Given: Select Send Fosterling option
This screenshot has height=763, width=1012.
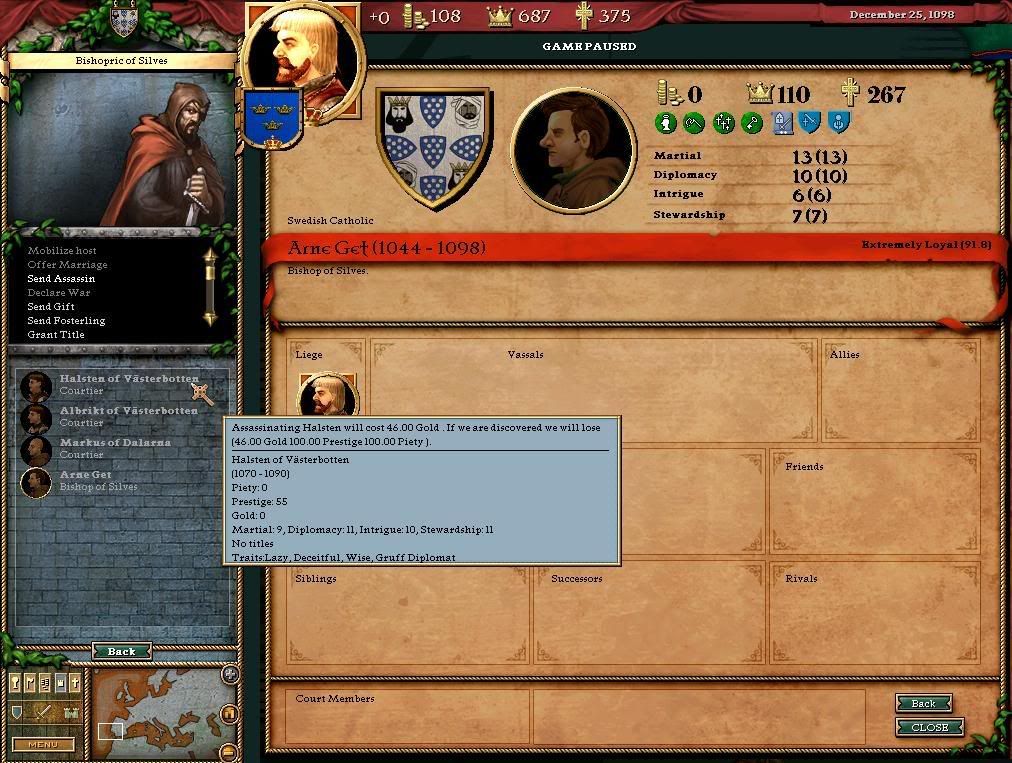Looking at the screenshot, I should tap(66, 321).
